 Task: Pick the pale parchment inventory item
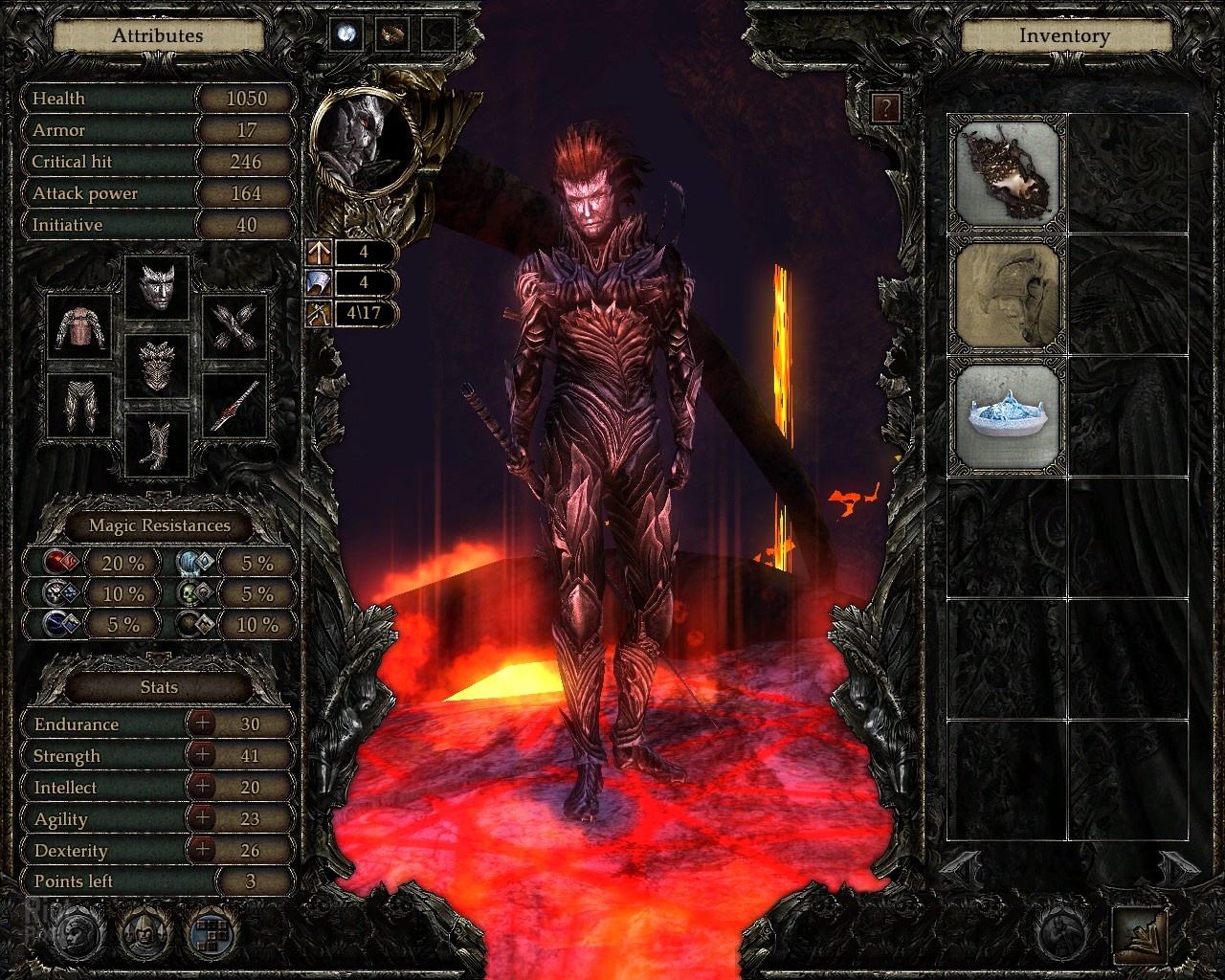click(1008, 295)
